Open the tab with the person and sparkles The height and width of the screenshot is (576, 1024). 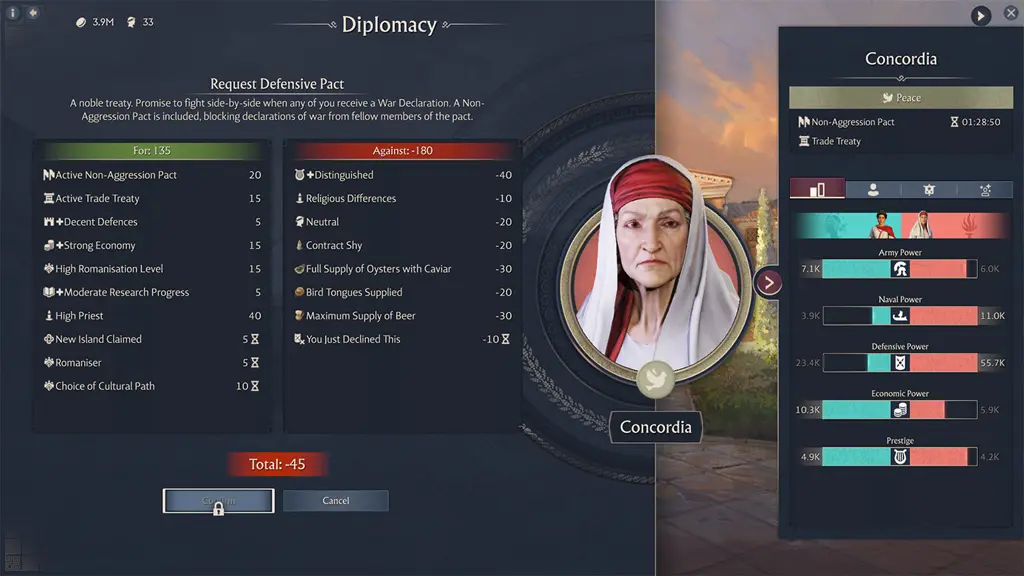[x=984, y=189]
